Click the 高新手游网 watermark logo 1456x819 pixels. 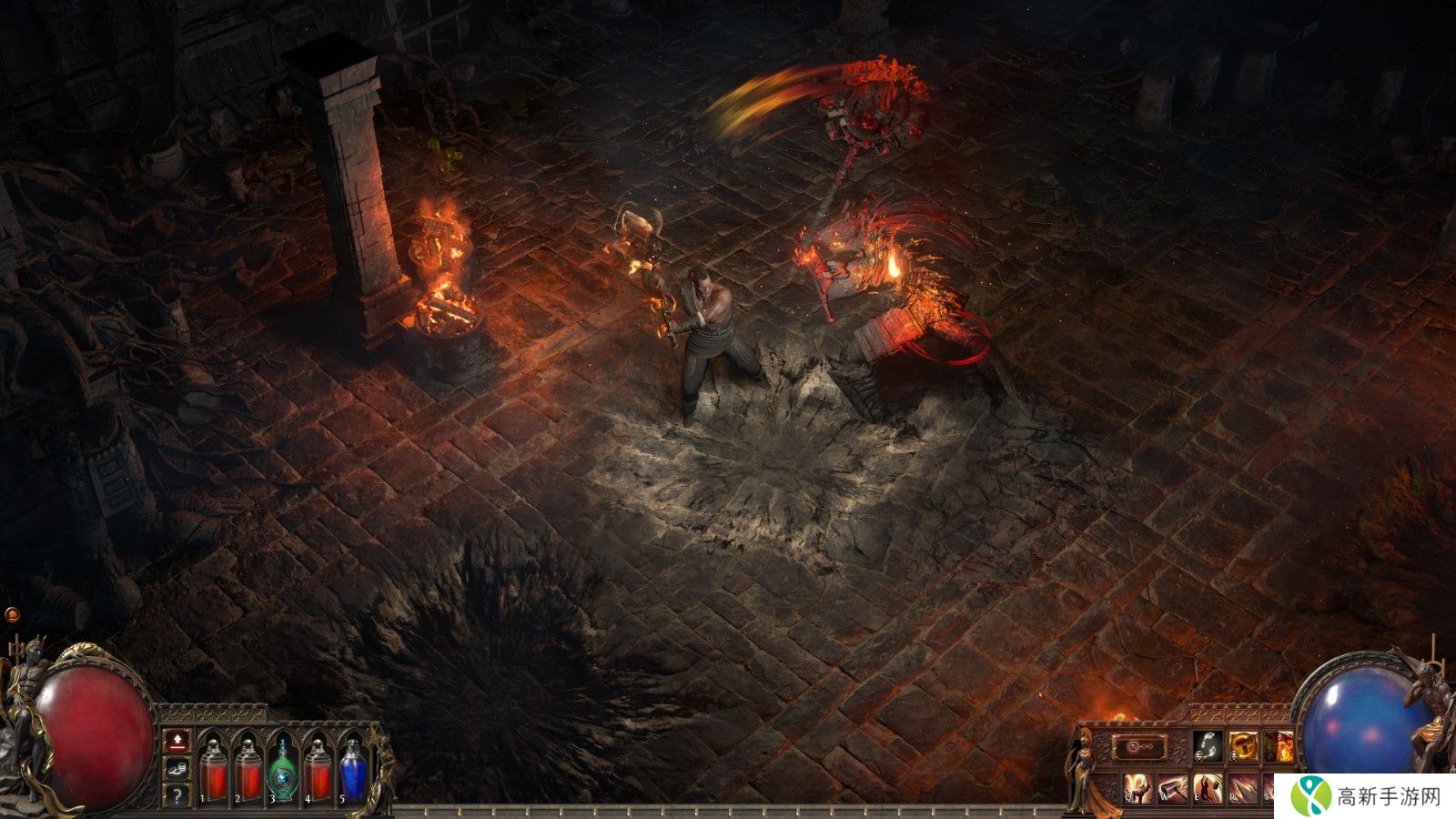(1365, 797)
